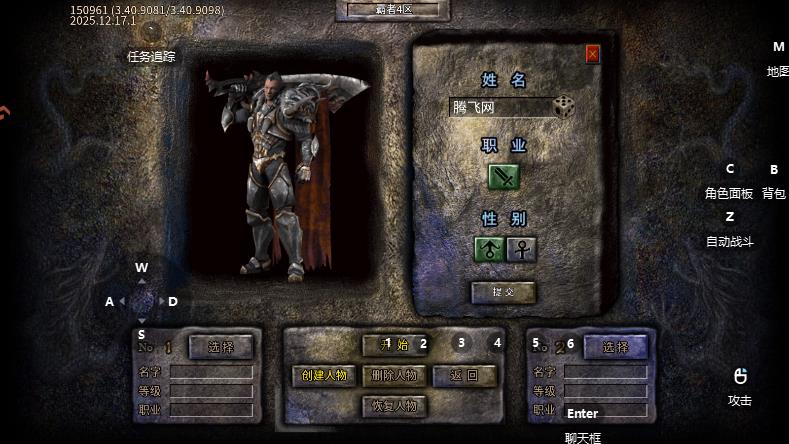Close the character creation panel

click(x=592, y=54)
